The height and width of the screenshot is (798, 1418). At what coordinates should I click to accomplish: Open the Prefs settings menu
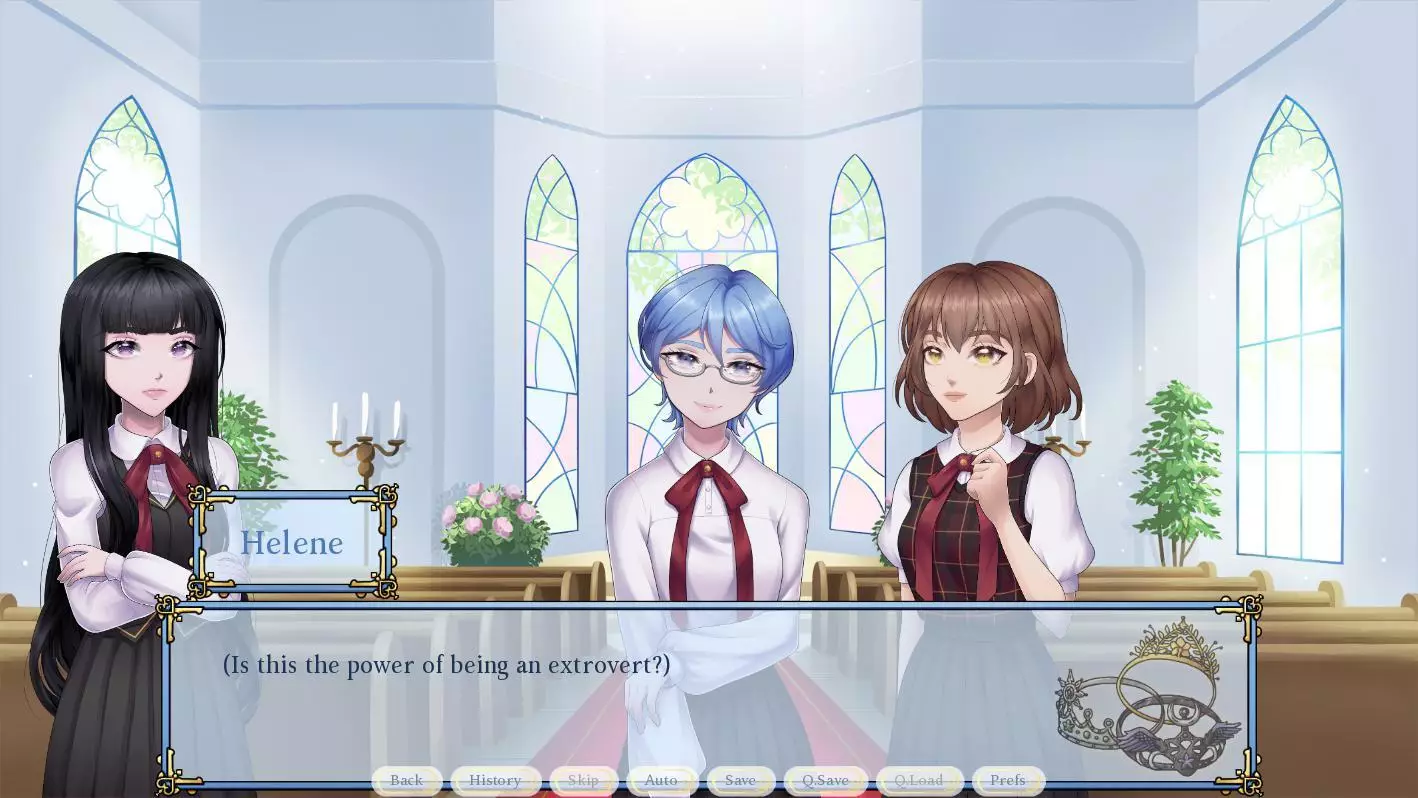(x=1007, y=780)
